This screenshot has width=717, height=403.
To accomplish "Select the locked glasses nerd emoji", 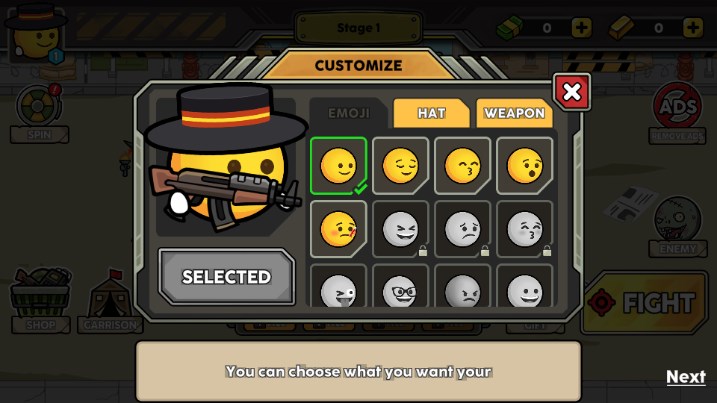I will (x=400, y=290).
